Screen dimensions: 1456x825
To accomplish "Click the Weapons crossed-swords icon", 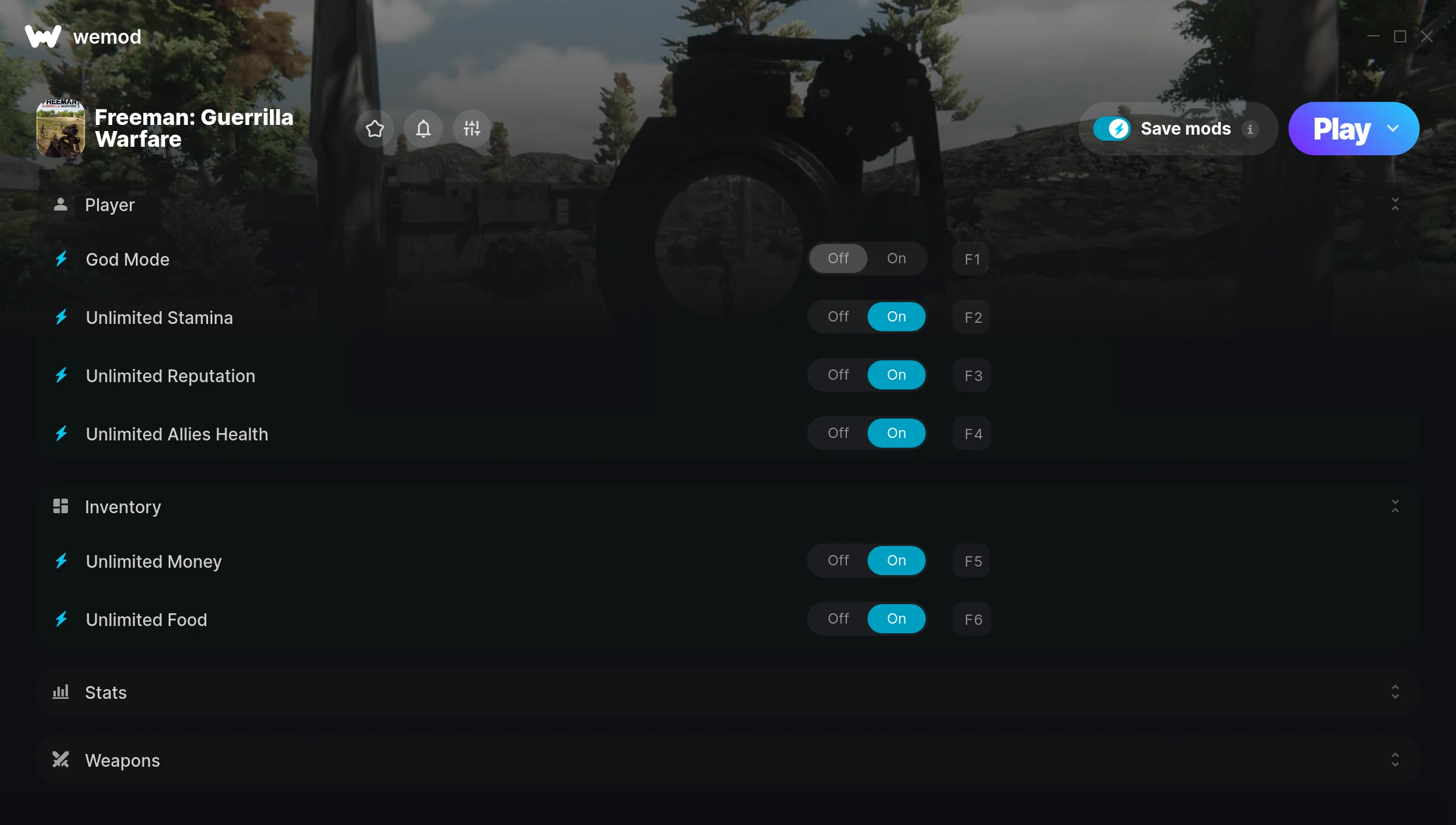I will tap(61, 759).
